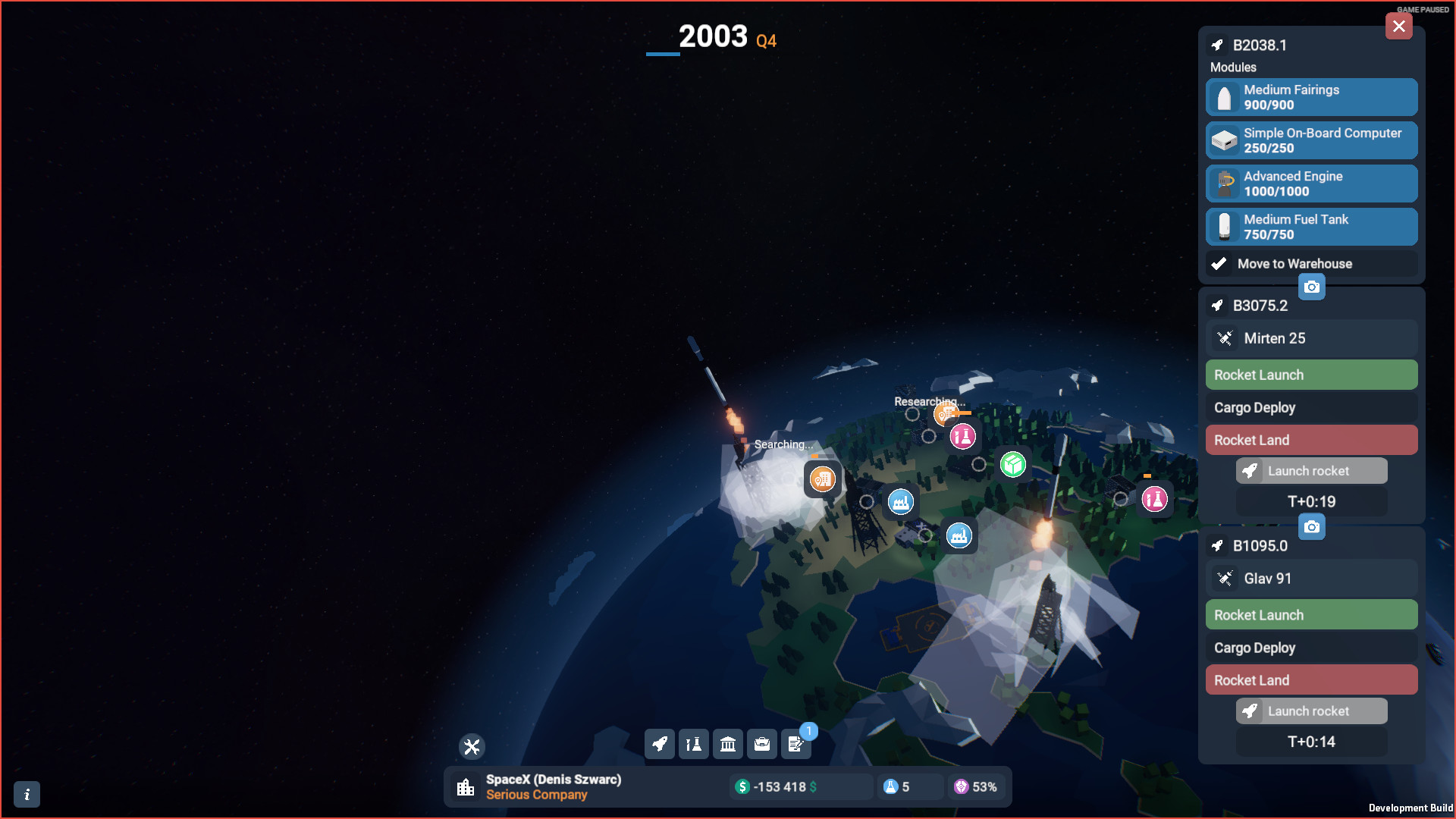The image size is (1456, 819).
Task: Select the blue factory icon on the map
Action: [899, 501]
